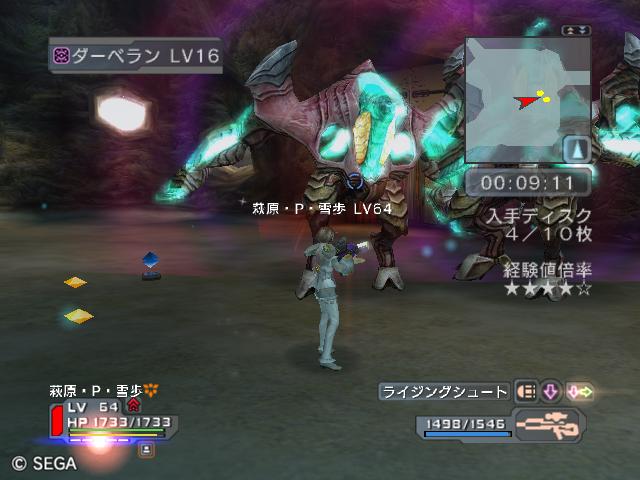The image size is (640, 480).
Task: Click the orange emblem beside the player name
Action: click(x=153, y=389)
